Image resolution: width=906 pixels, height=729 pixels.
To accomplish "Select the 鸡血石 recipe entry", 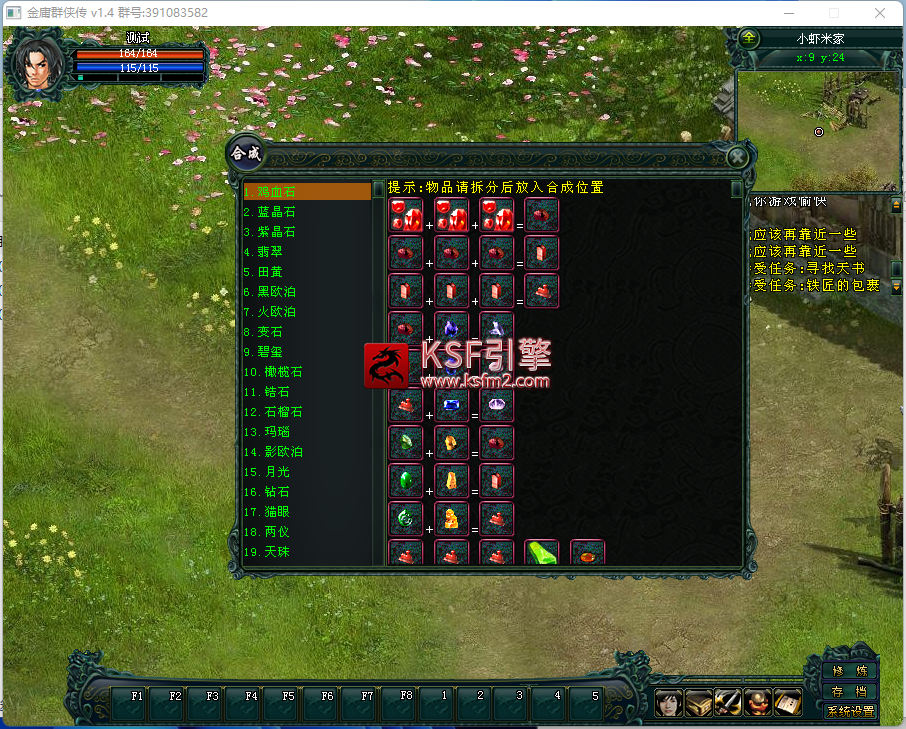I will tap(306, 191).
